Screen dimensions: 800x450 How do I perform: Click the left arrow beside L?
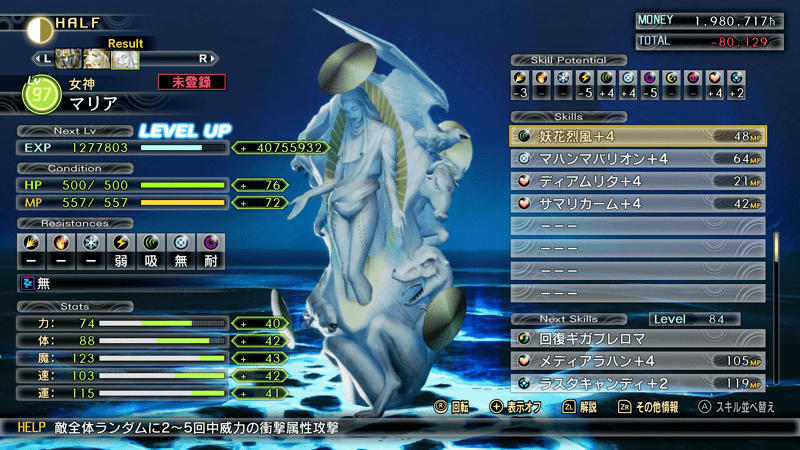click(37, 59)
